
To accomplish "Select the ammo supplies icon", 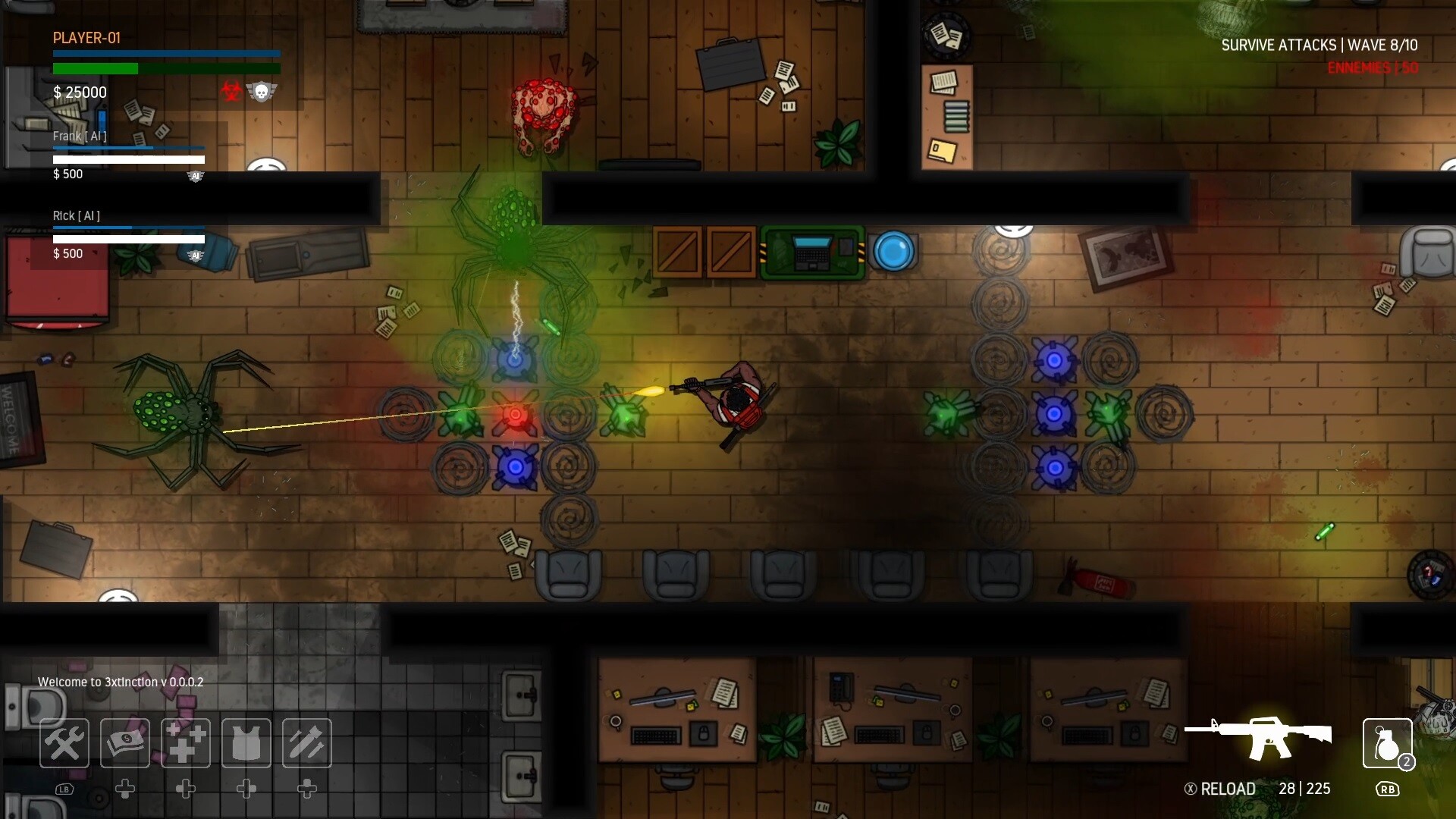I will pos(306,743).
